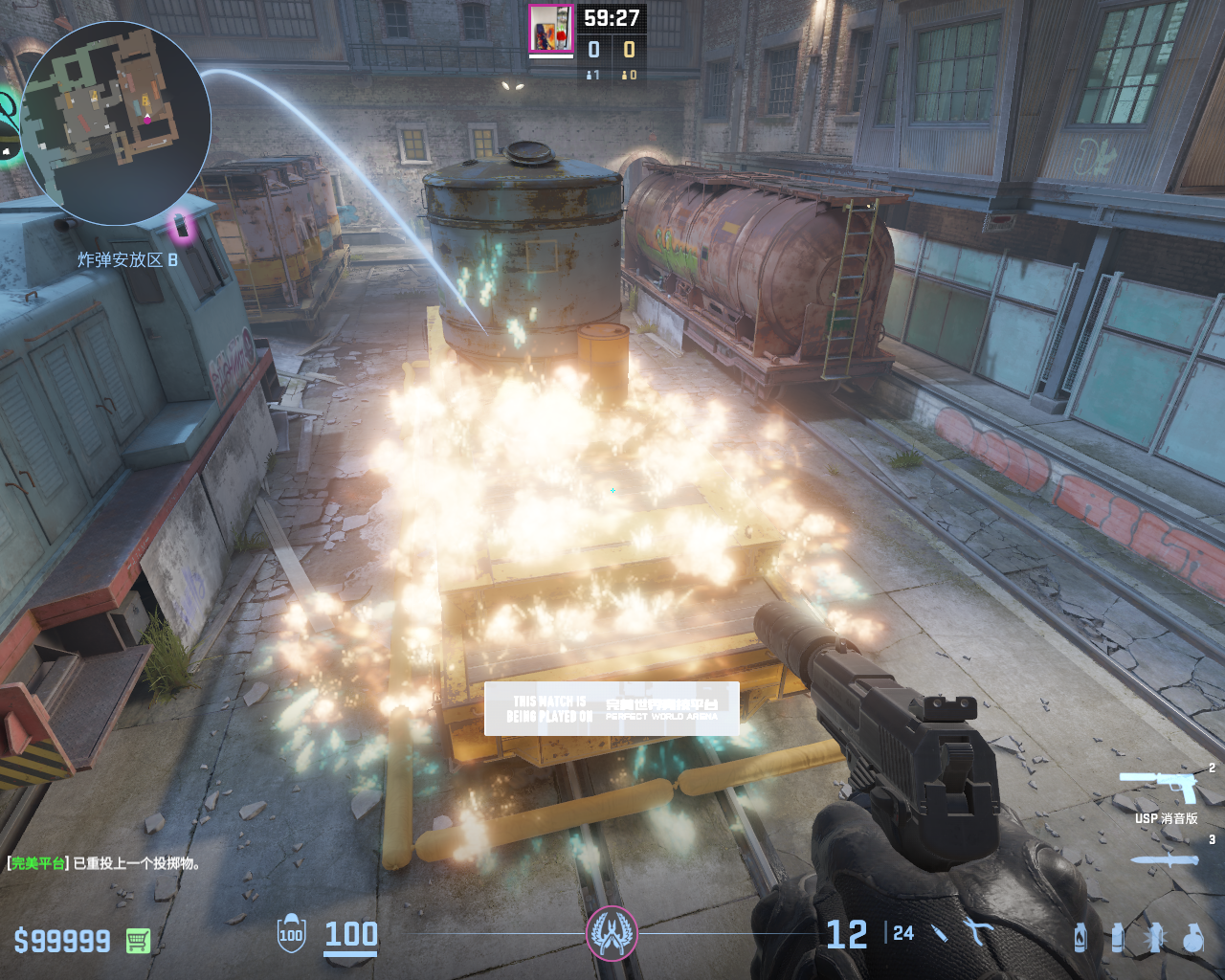This screenshot has width=1225, height=980.
Task: Select the player avatar beside the timer
Action: [550, 29]
